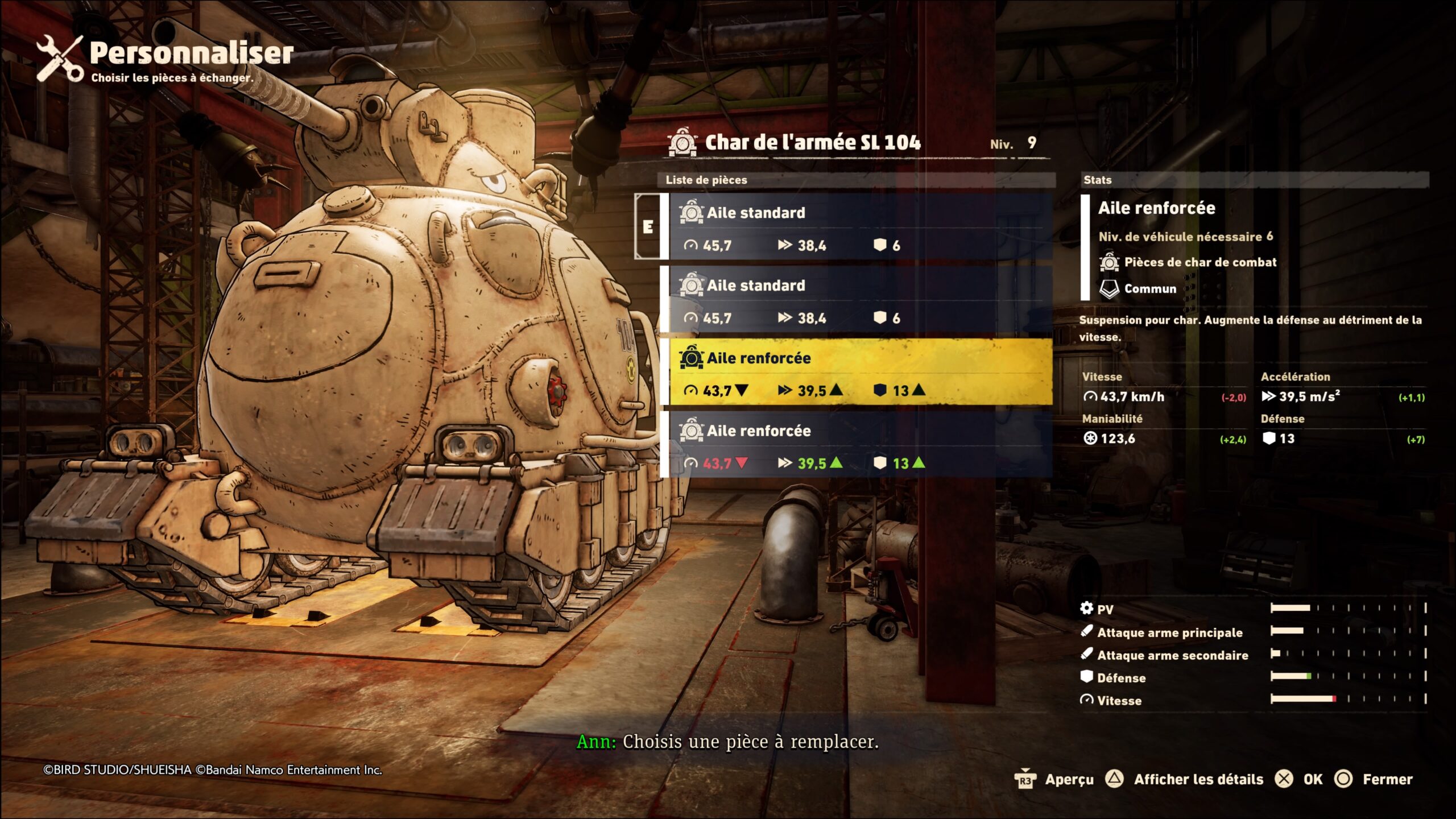1456x819 pixels.
Task: Select the yellow highlighted Aile renforcée row
Action: click(x=859, y=373)
